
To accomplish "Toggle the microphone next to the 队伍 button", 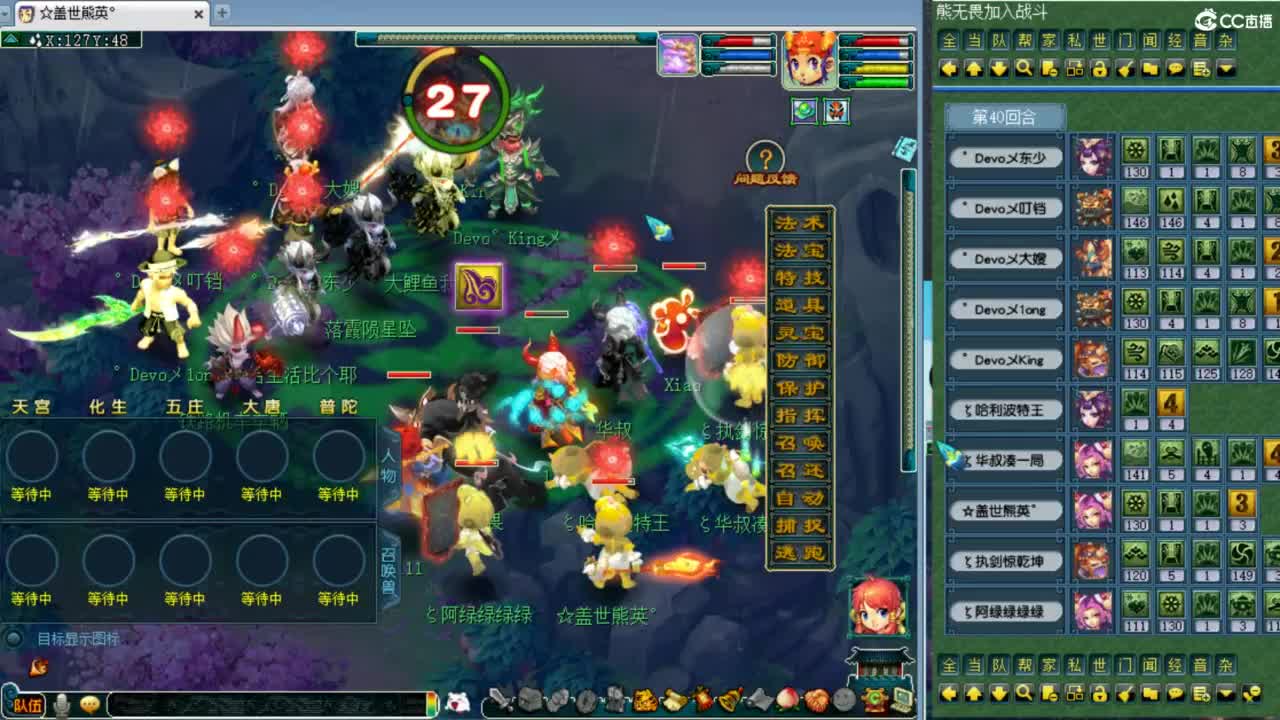I will point(62,704).
